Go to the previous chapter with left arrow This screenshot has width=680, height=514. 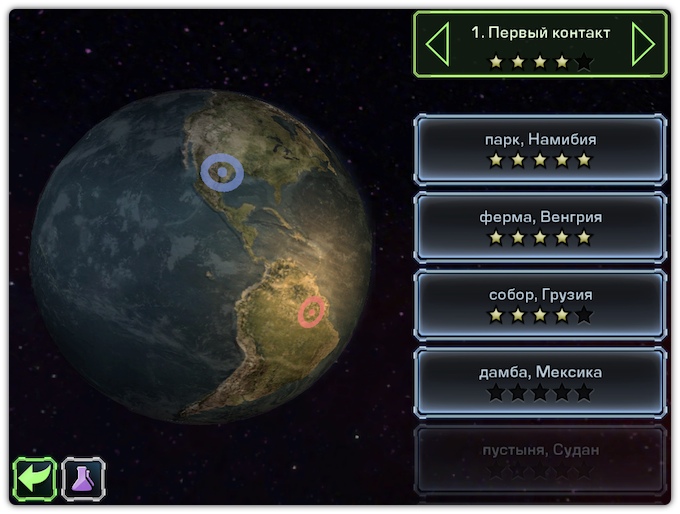[437, 45]
